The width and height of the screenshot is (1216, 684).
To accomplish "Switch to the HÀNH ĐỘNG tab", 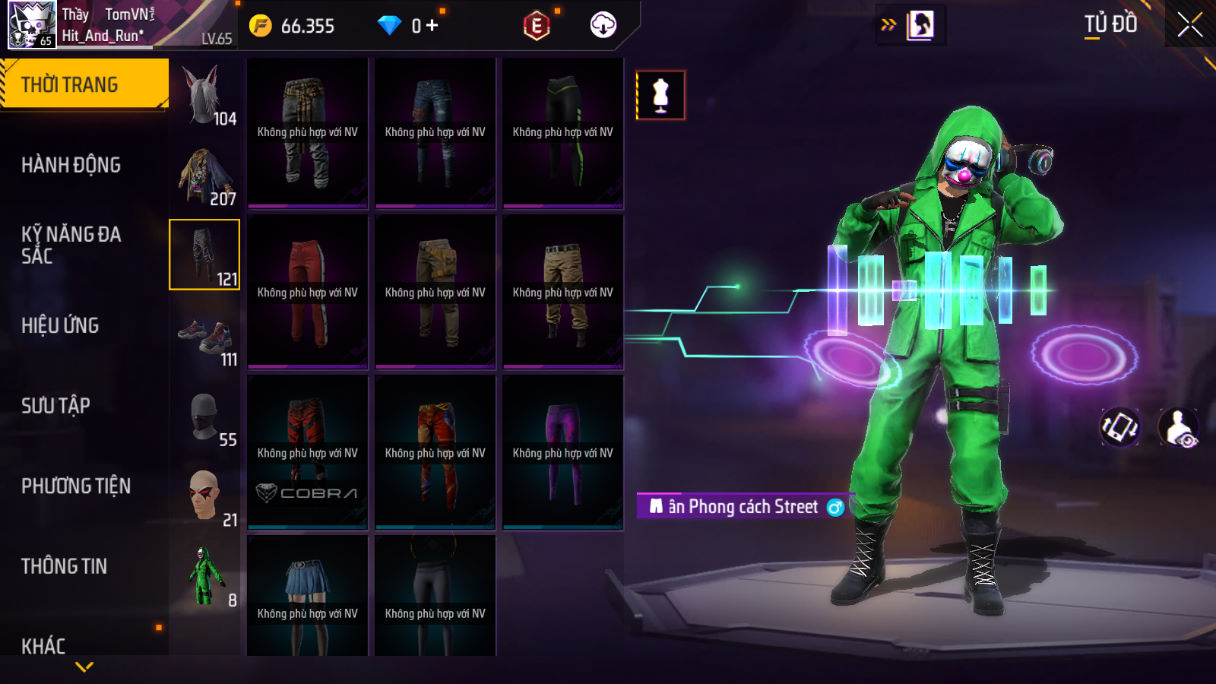I will [x=71, y=165].
